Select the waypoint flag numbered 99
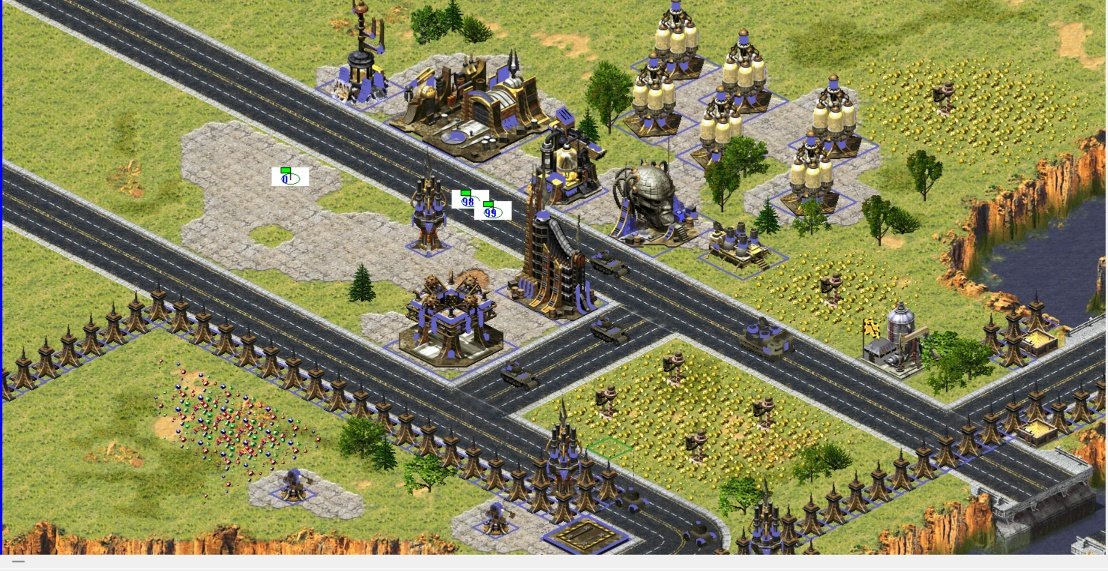 [x=491, y=210]
